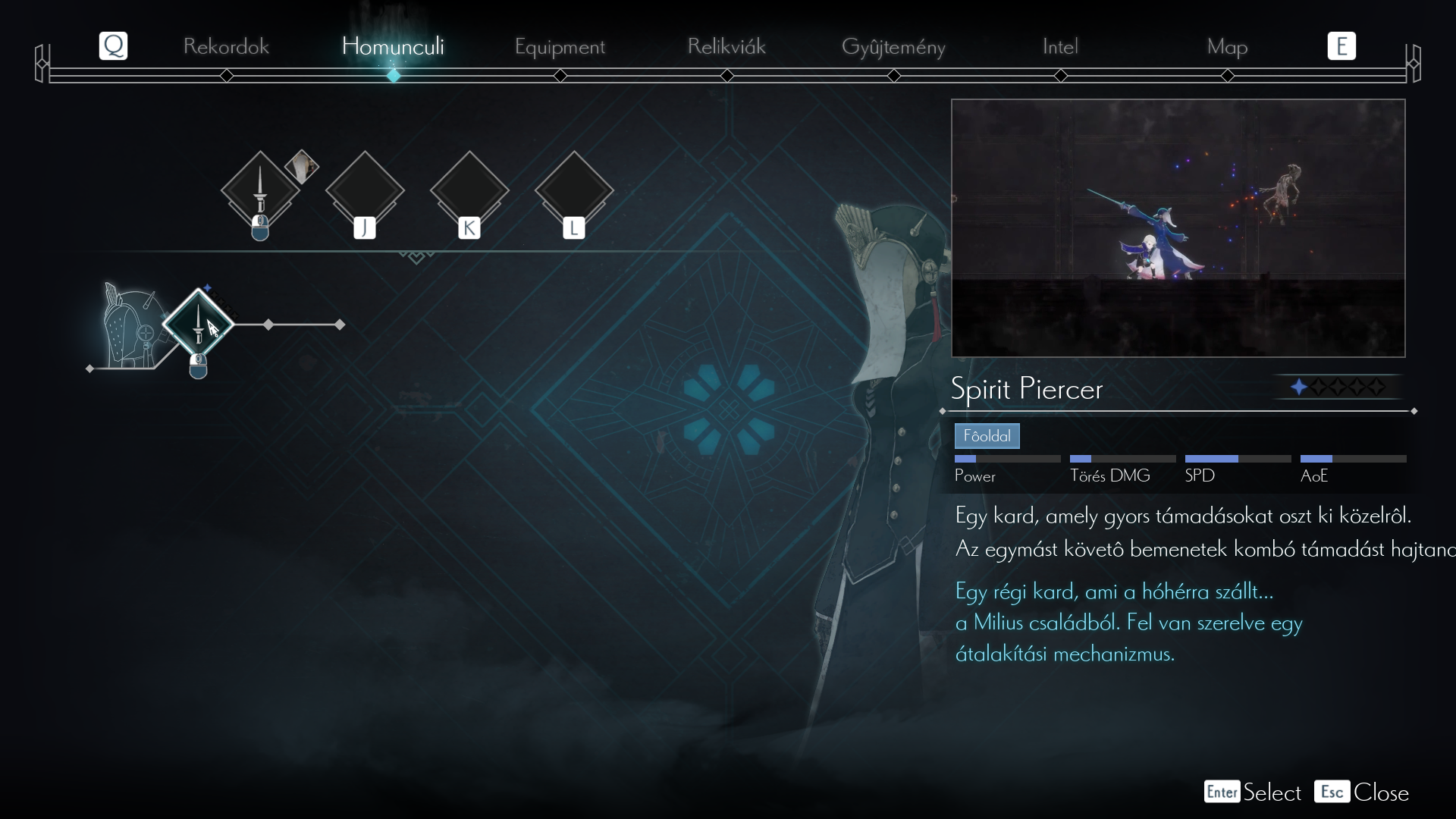Viewport: 1456px width, 819px height.
Task: Select the Homunculi tab
Action: (x=393, y=46)
